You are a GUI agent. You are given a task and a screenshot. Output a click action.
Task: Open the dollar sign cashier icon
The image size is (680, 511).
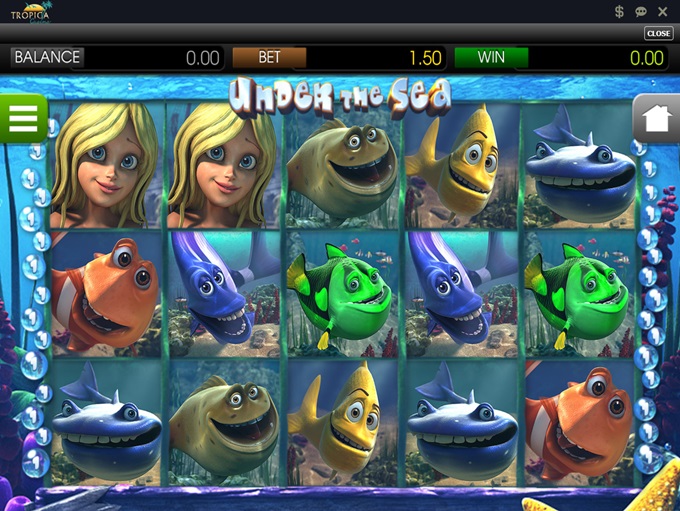click(x=620, y=12)
